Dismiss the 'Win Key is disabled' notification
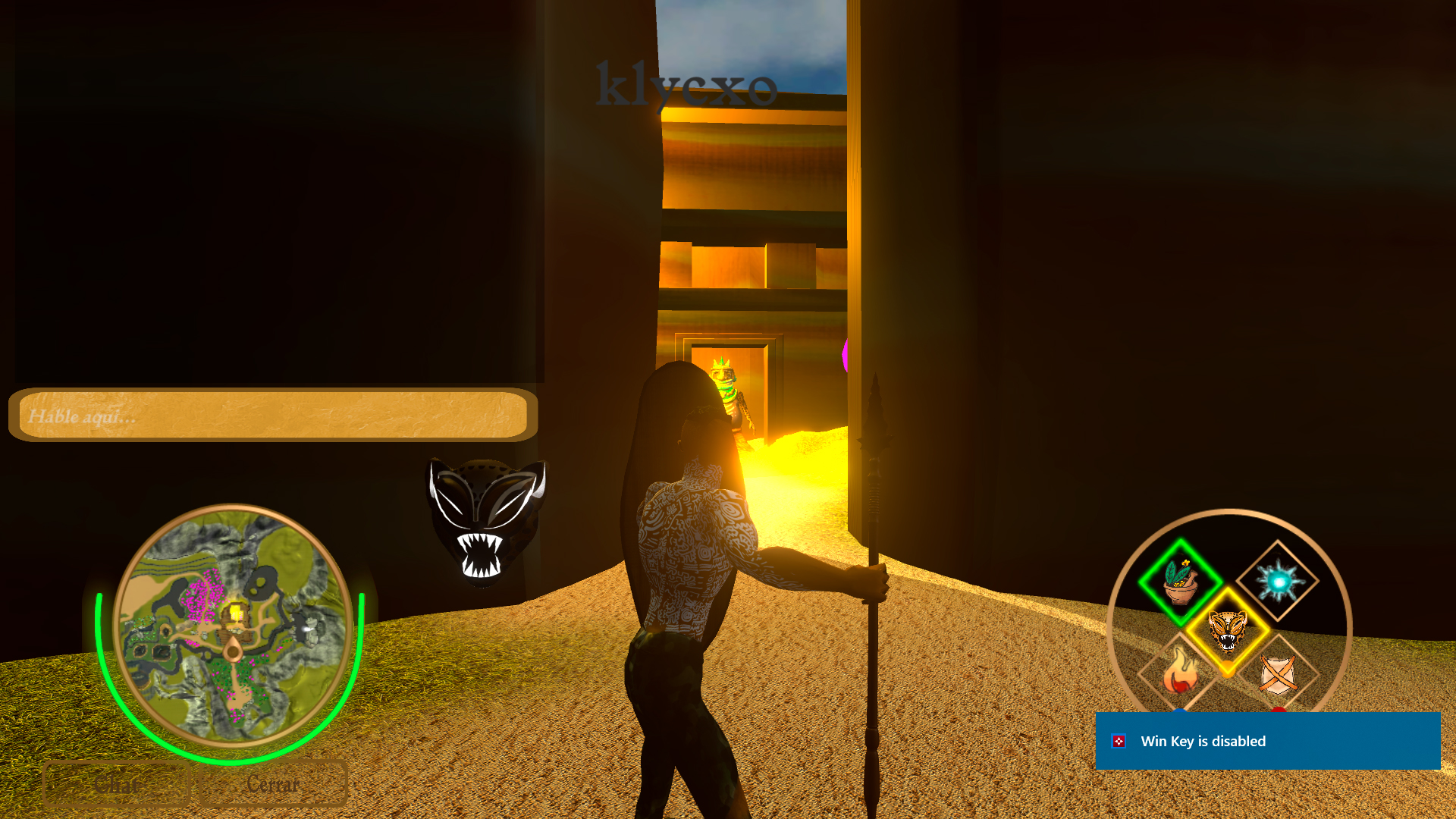This screenshot has width=1456, height=819. (1268, 741)
